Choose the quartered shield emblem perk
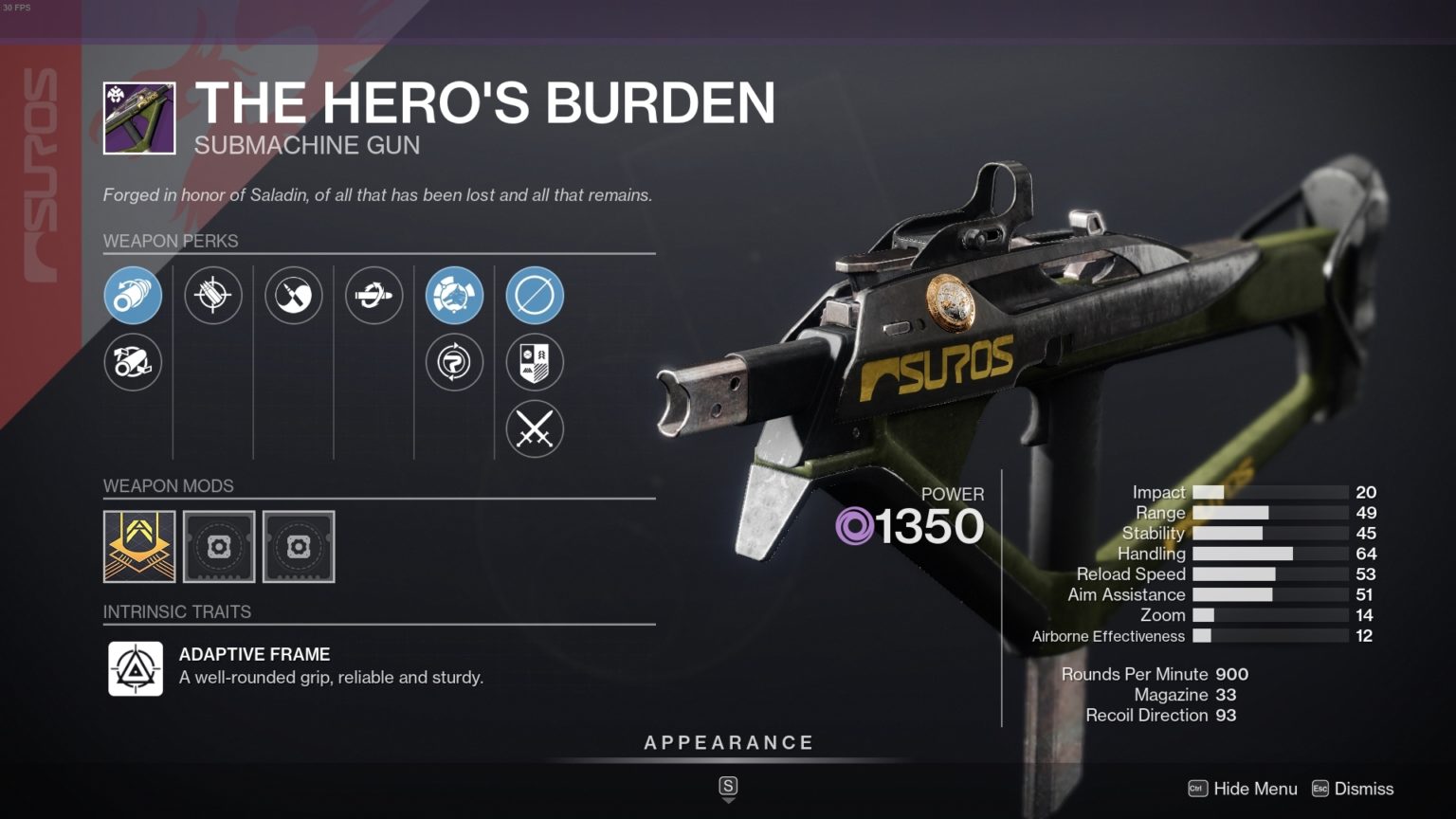 pos(535,362)
